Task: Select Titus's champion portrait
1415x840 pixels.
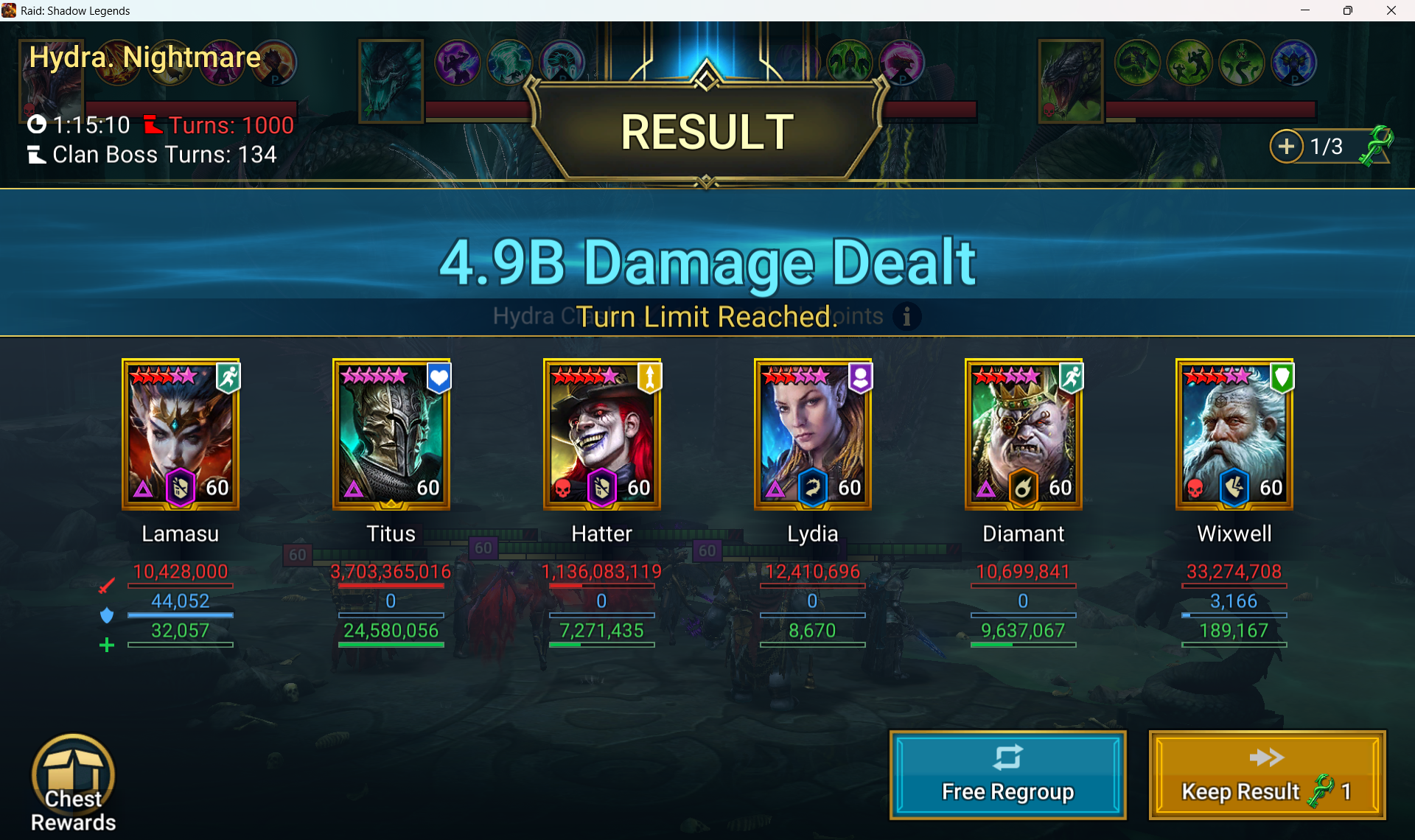Action: [x=391, y=434]
